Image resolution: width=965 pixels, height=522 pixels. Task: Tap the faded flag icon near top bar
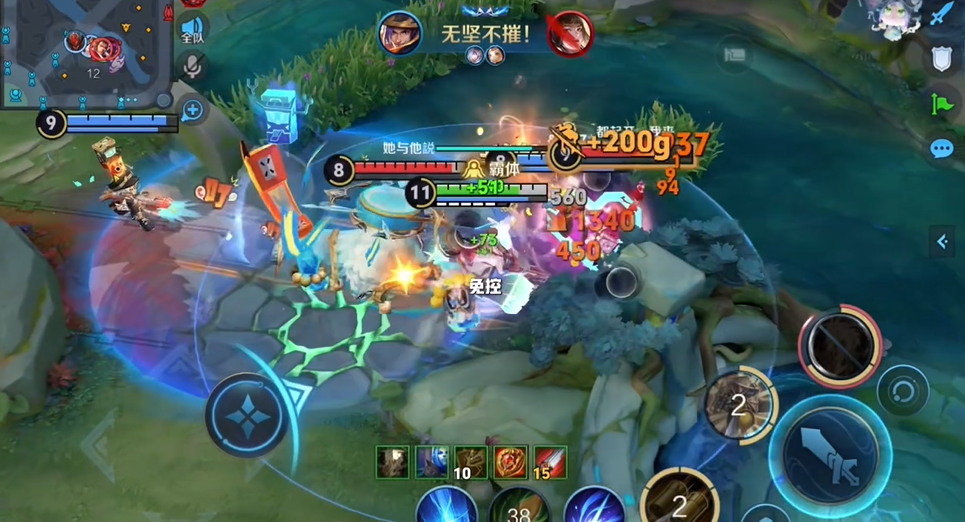735,53
